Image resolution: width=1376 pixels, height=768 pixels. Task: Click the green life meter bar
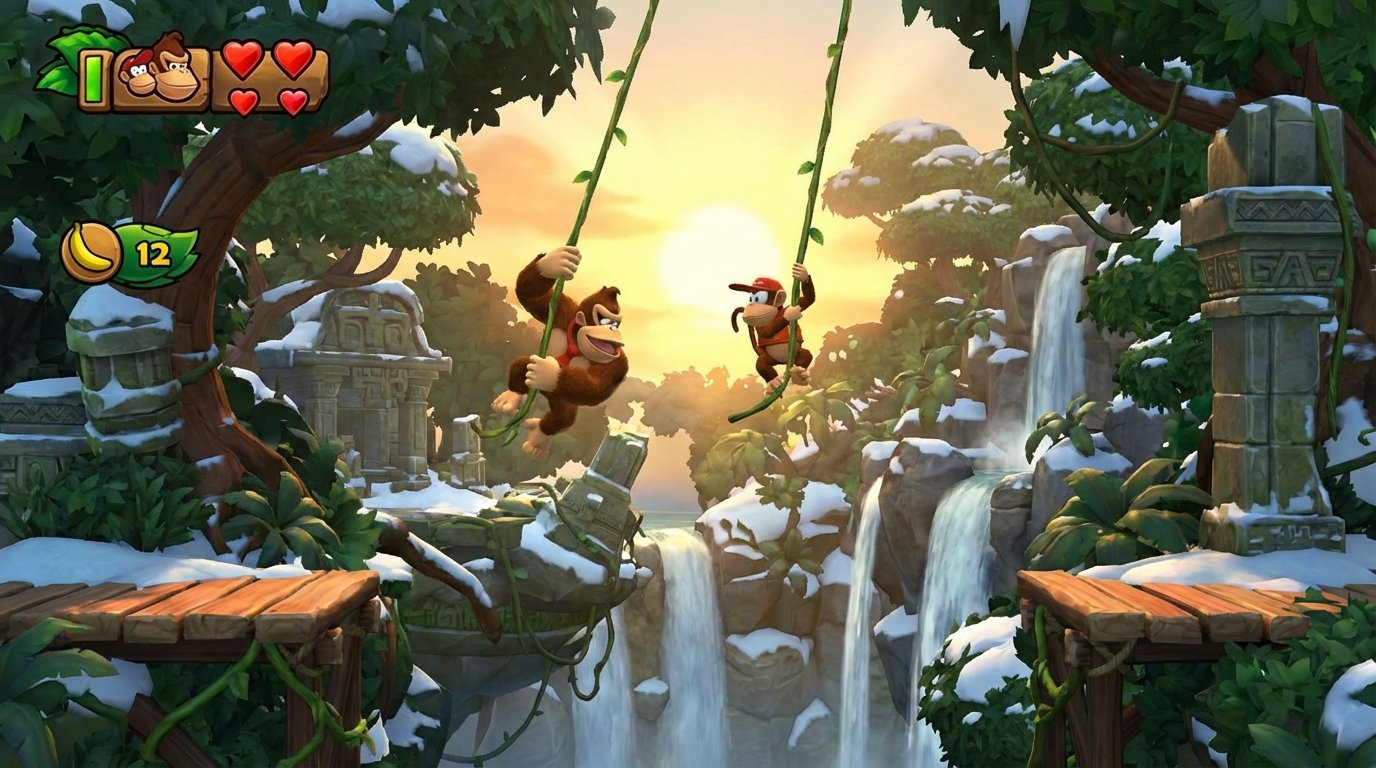[x=93, y=79]
